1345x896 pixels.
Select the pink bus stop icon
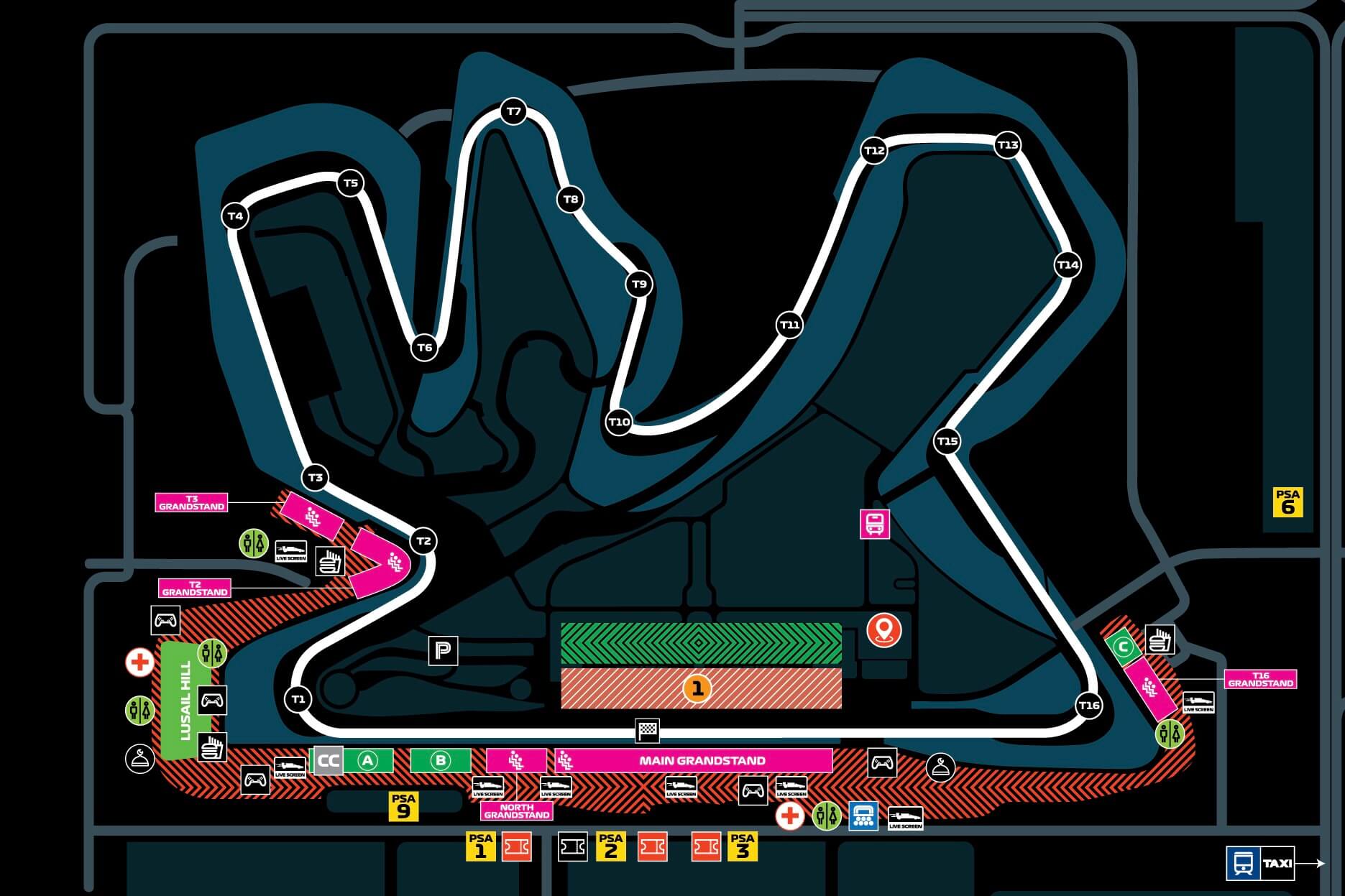point(875,524)
